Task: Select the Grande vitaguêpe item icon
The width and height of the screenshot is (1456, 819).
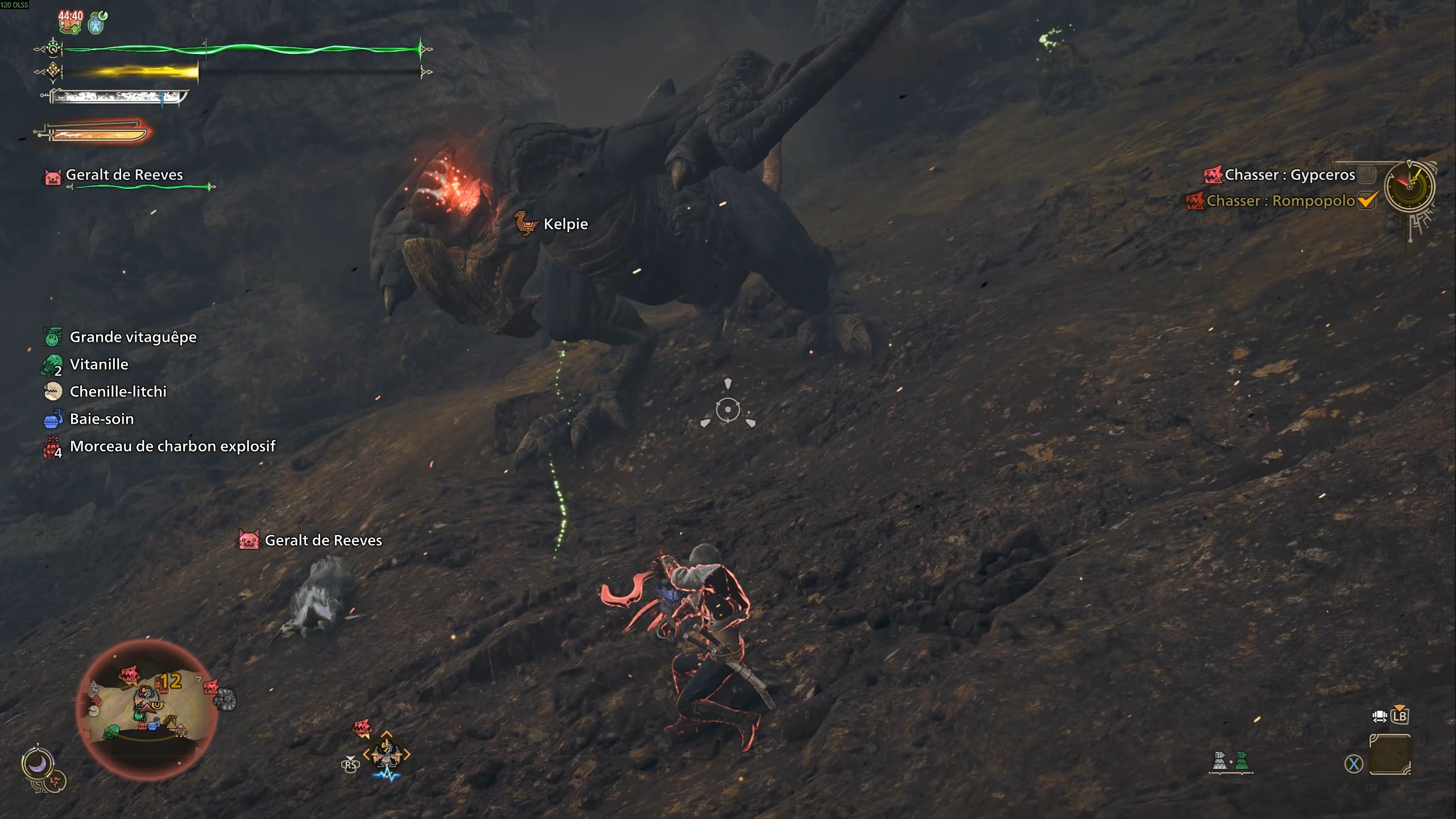Action: click(52, 336)
